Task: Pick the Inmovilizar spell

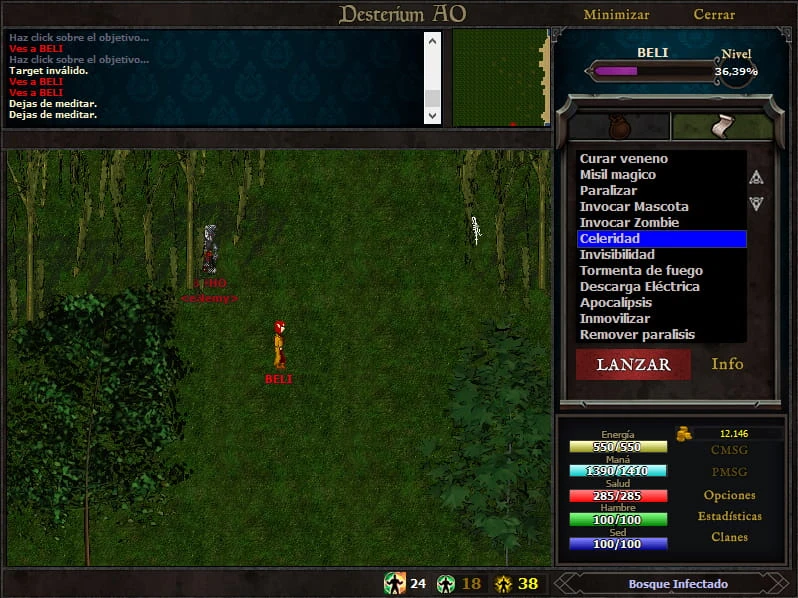Action: (615, 319)
